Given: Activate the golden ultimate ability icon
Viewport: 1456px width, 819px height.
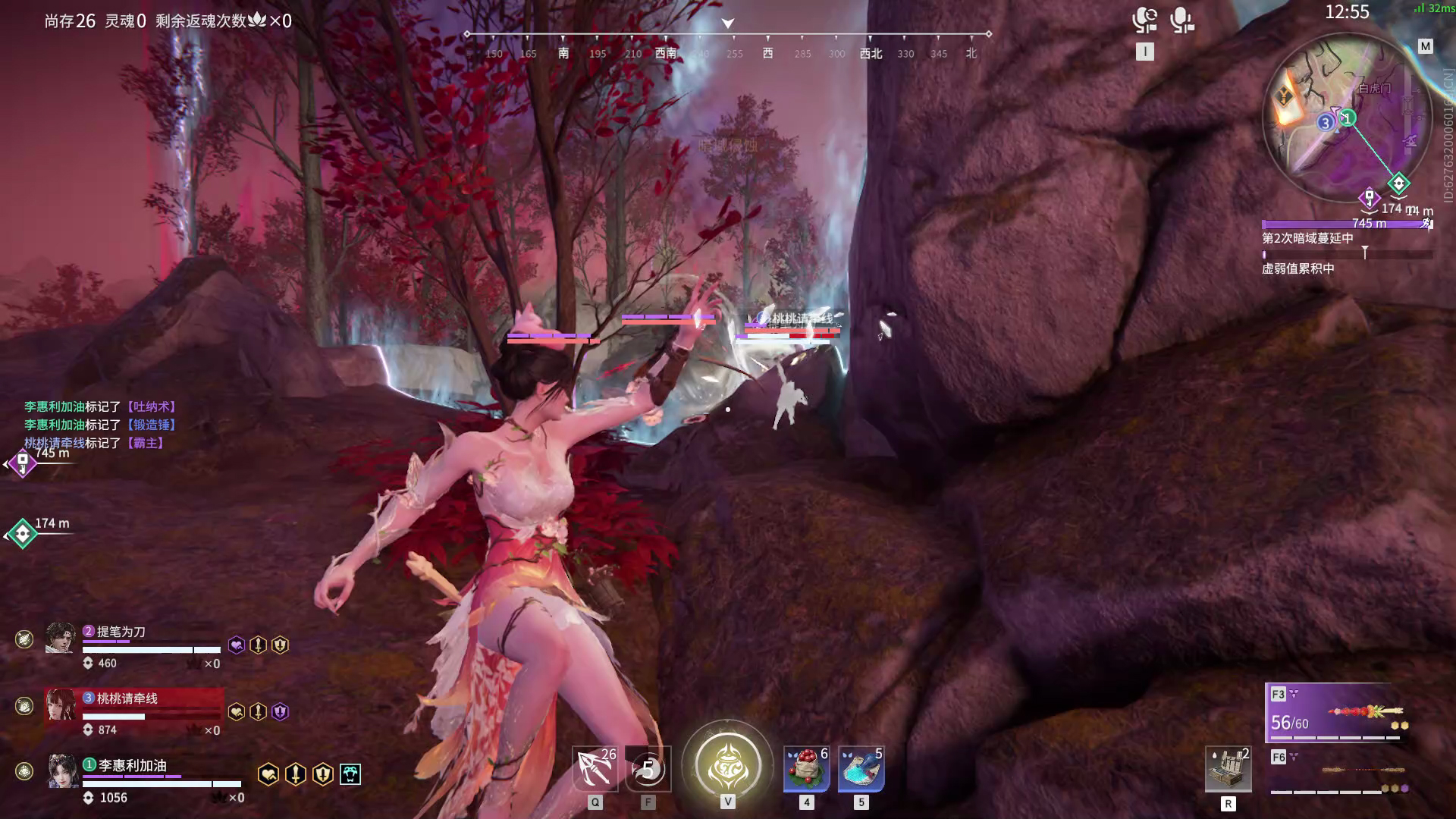Looking at the screenshot, I should pos(727,764).
